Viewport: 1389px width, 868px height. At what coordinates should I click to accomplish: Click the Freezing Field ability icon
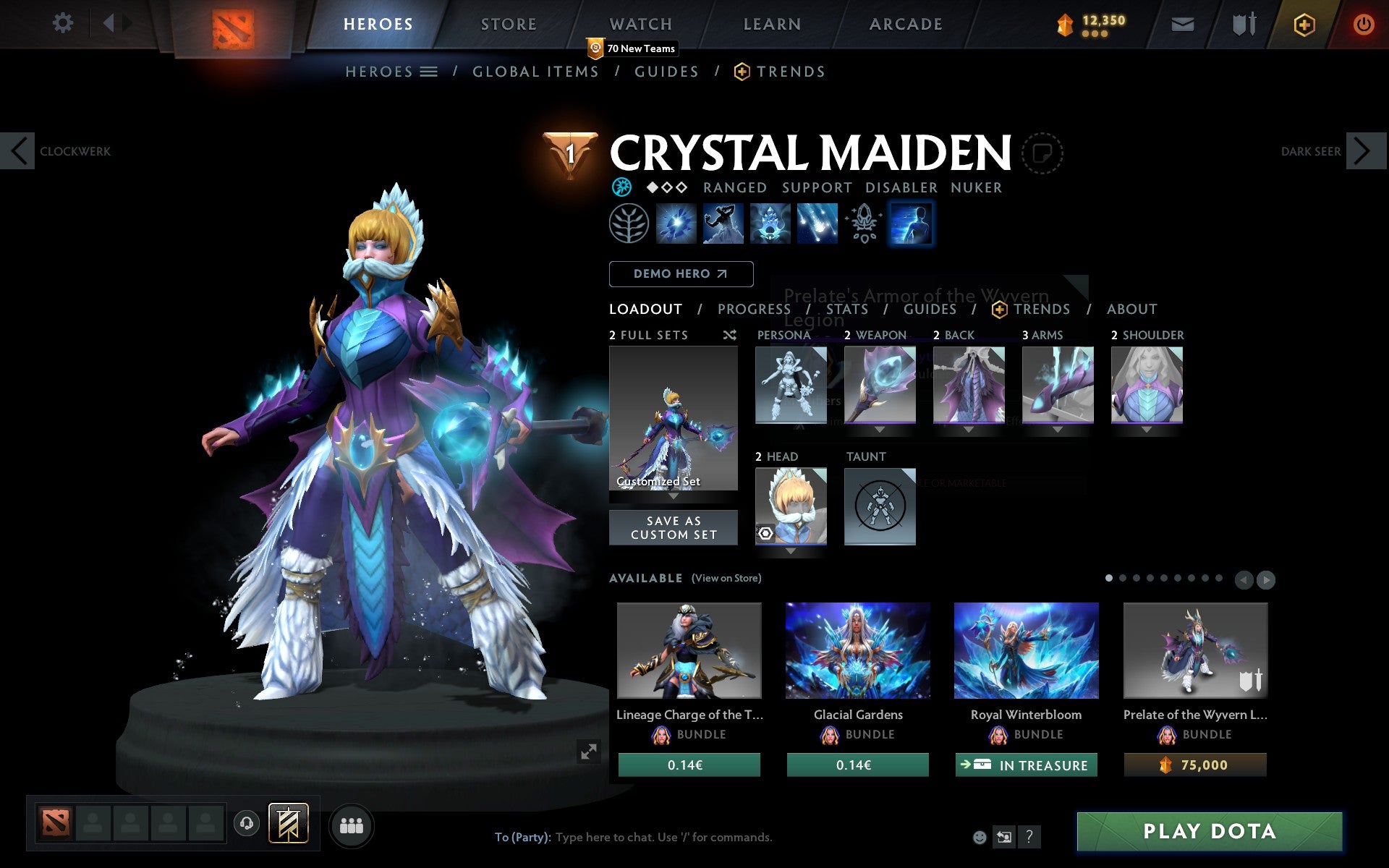tap(817, 224)
